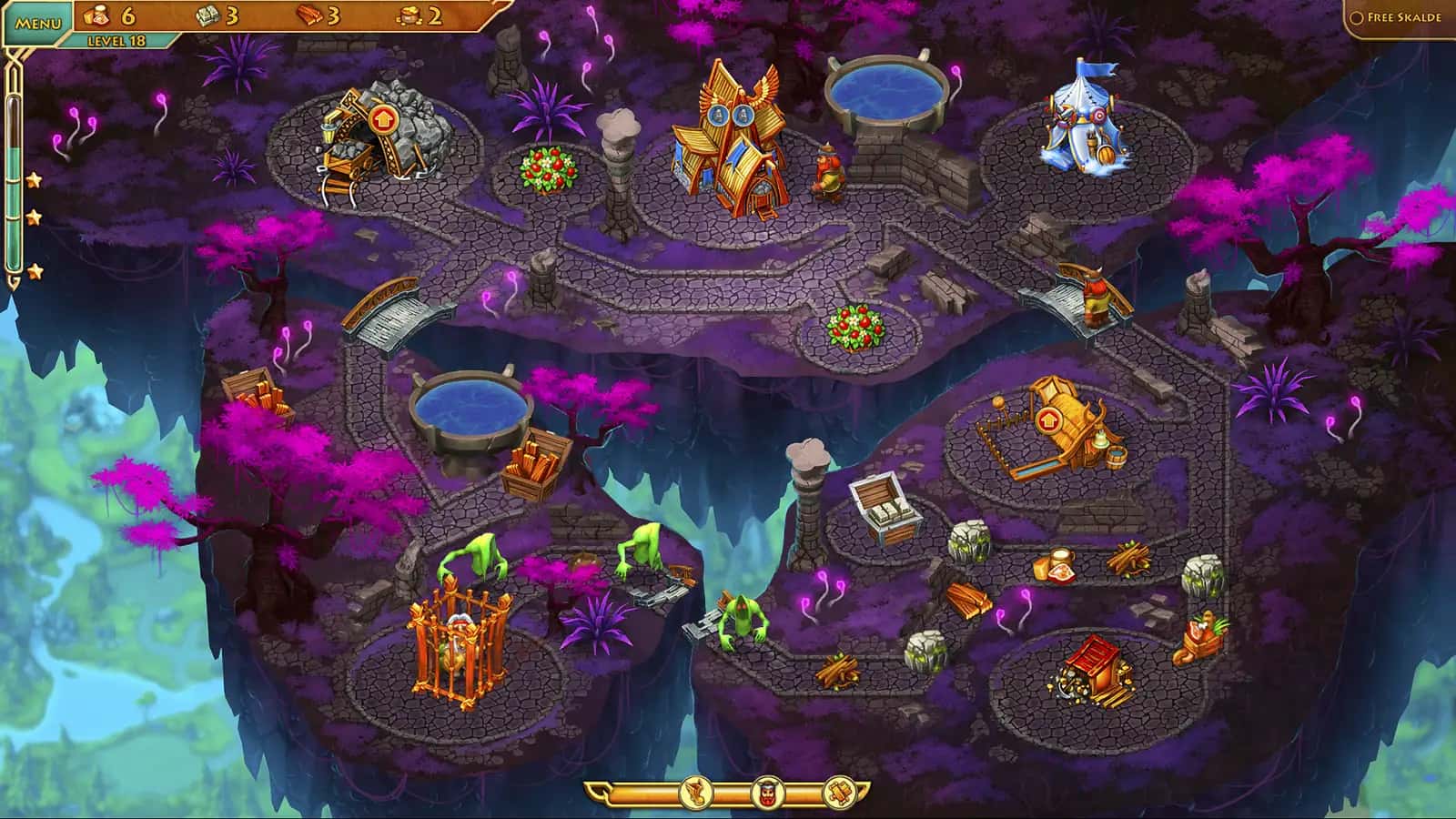Image resolution: width=1456 pixels, height=819 pixels.
Task: Open the Menu button
Action: [38, 22]
